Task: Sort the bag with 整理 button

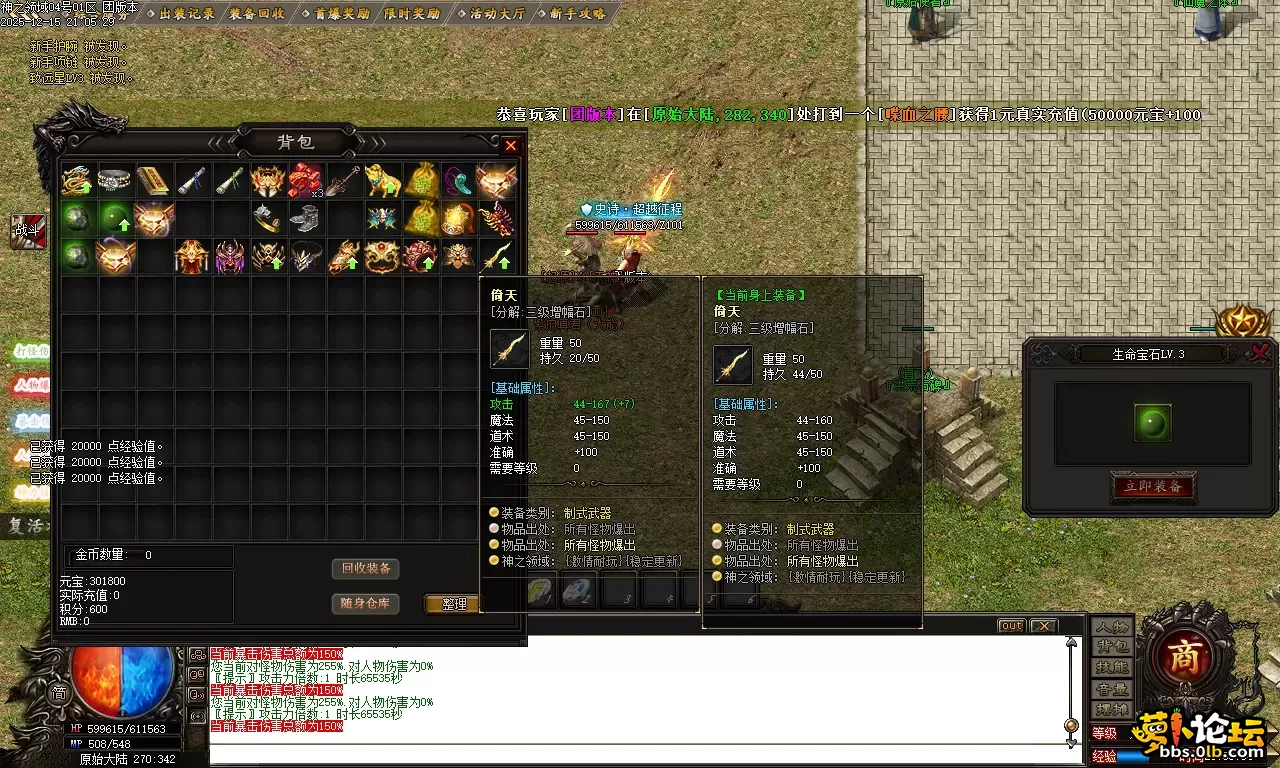Action: (x=453, y=604)
